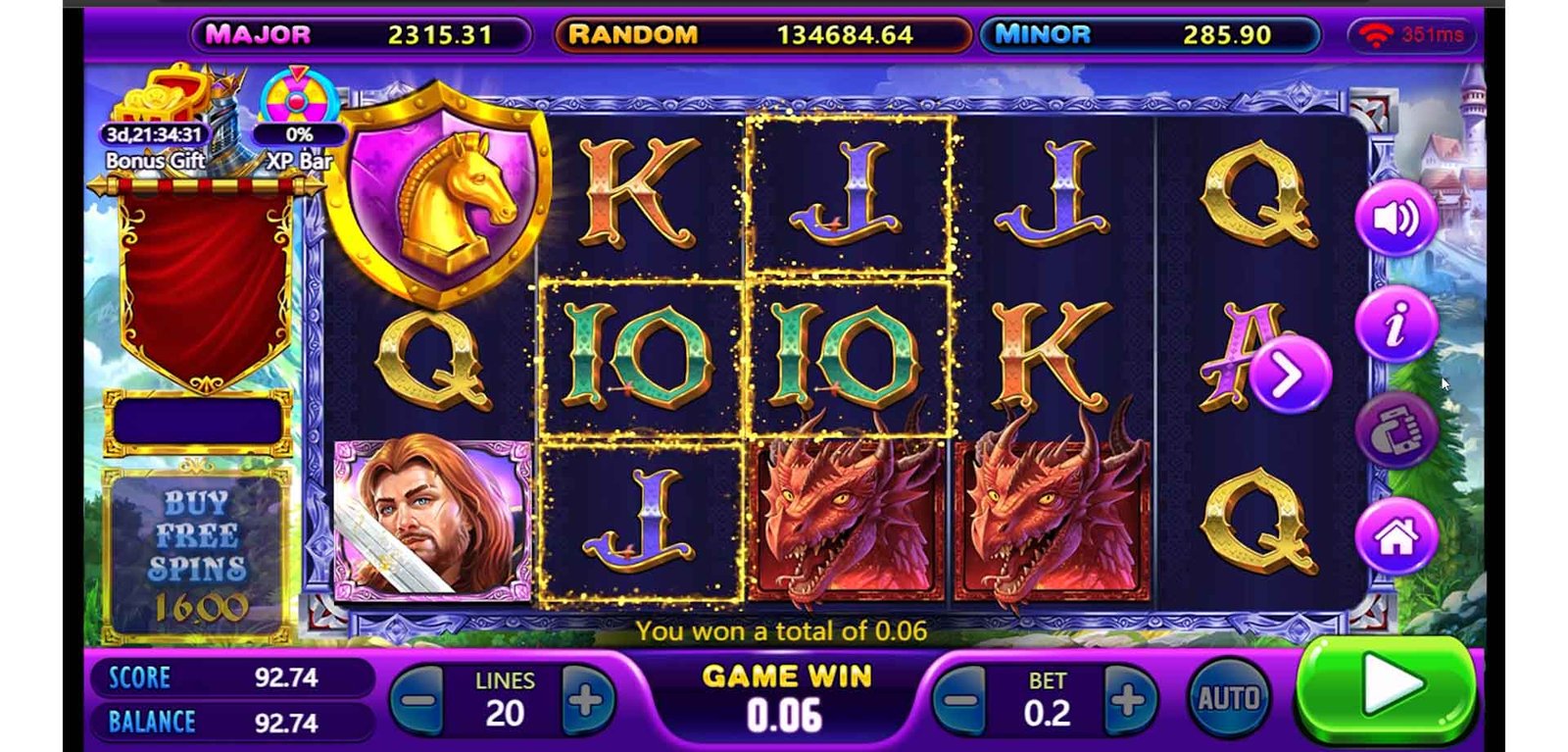1568x752 pixels.
Task: Click the purple arrow expand button
Action: [x=1290, y=375]
